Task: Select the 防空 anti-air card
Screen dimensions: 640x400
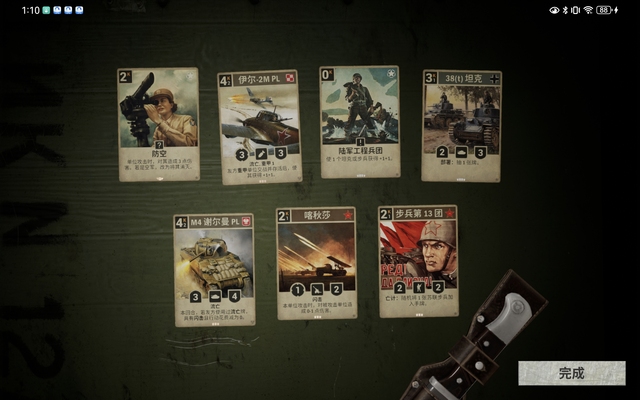Action: (158, 123)
